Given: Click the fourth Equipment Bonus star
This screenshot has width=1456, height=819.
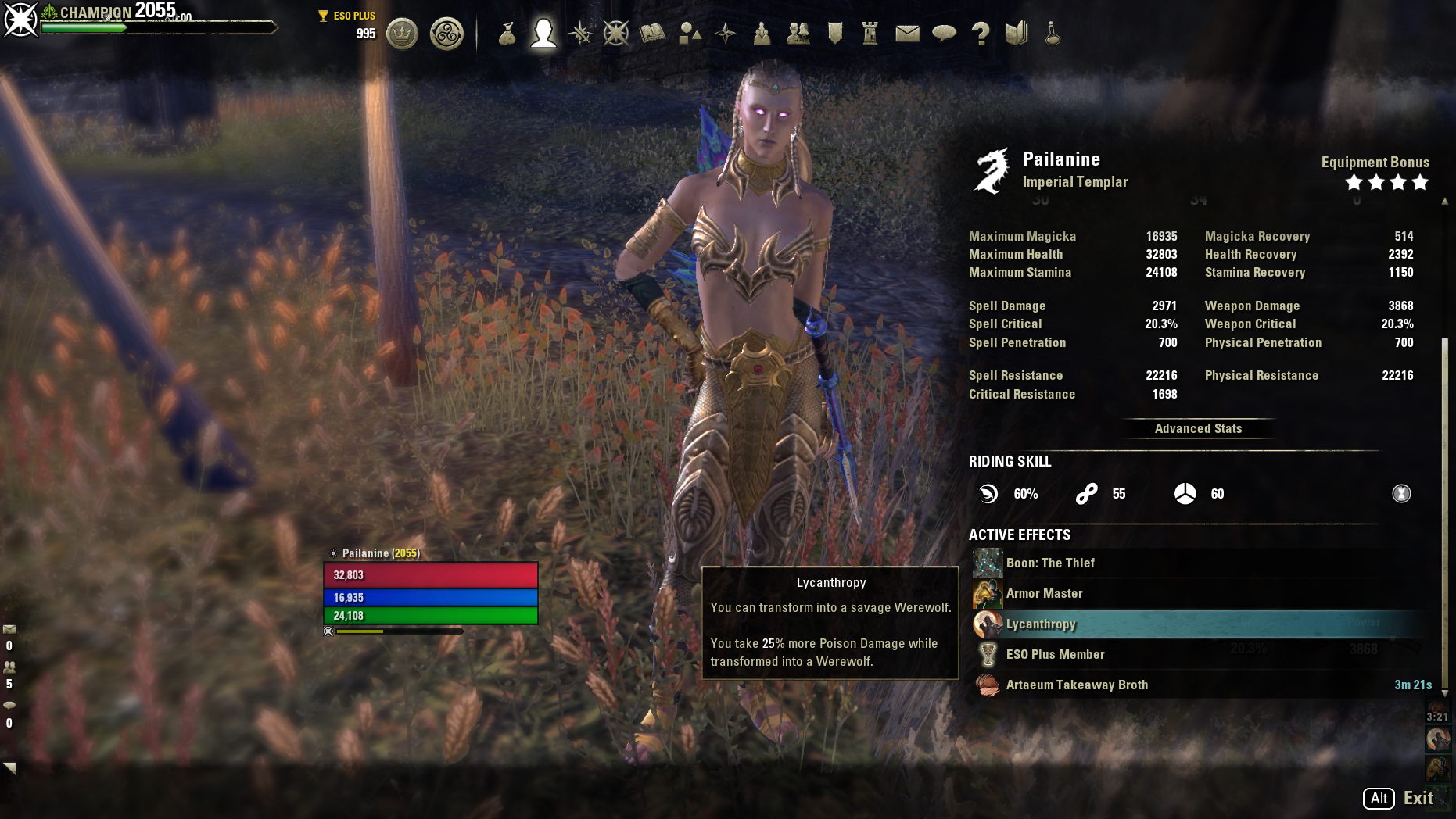Looking at the screenshot, I should pos(1421,182).
